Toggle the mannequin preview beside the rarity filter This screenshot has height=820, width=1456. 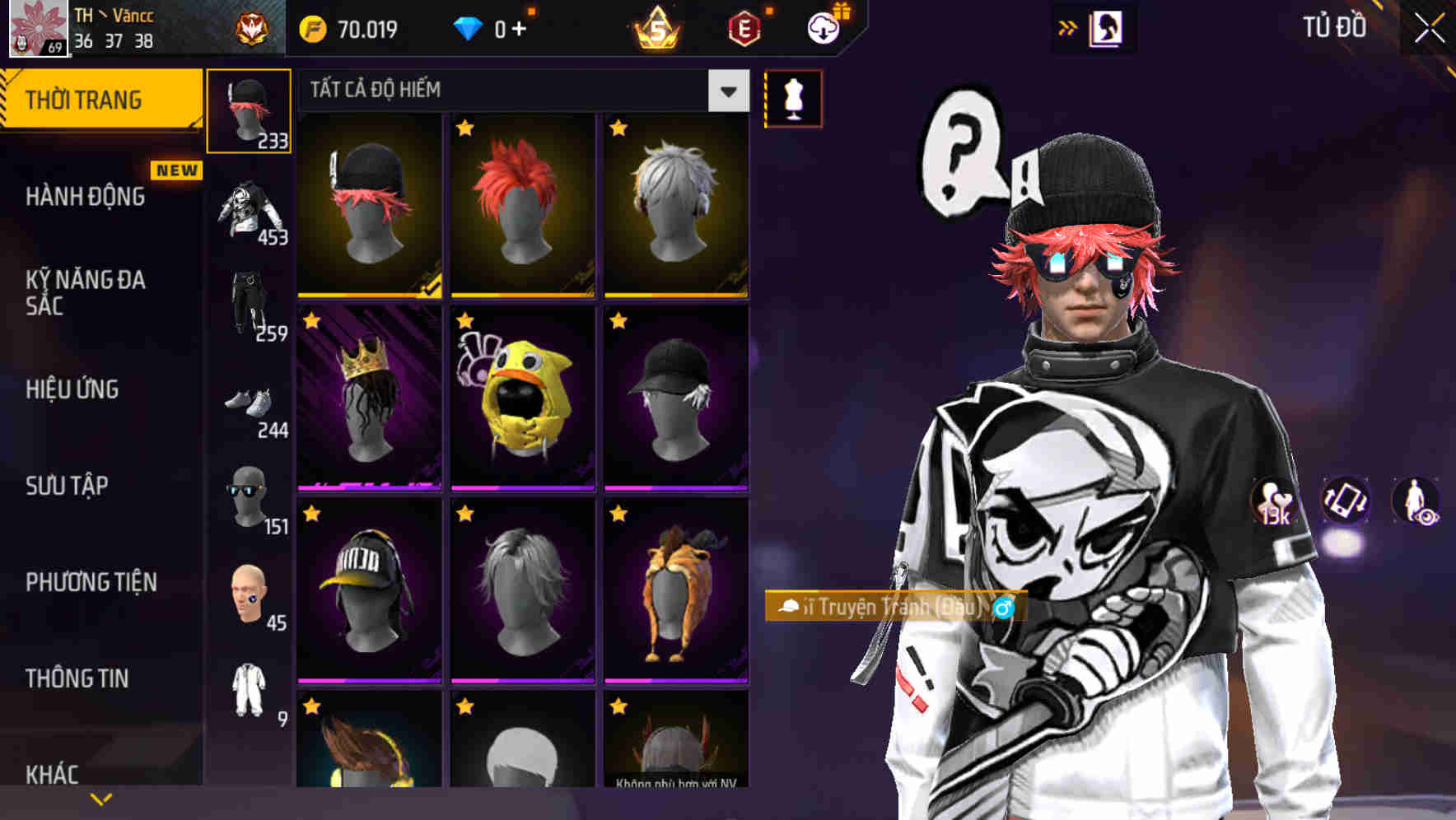click(x=793, y=96)
